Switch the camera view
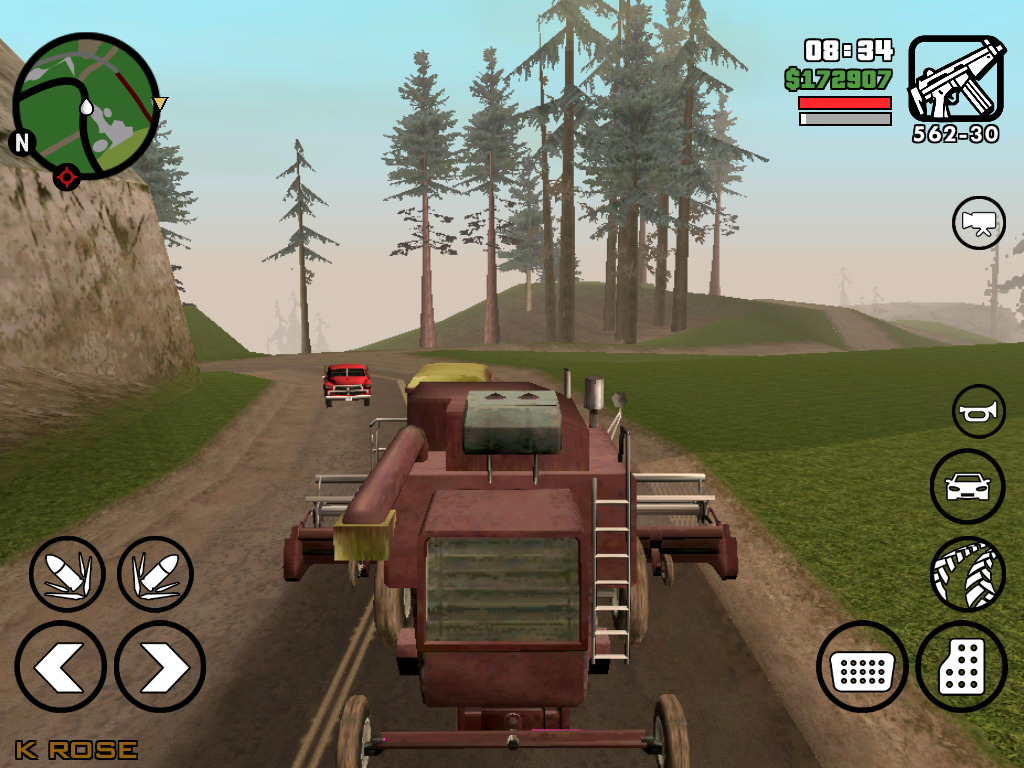Image resolution: width=1024 pixels, height=768 pixels. coord(978,223)
